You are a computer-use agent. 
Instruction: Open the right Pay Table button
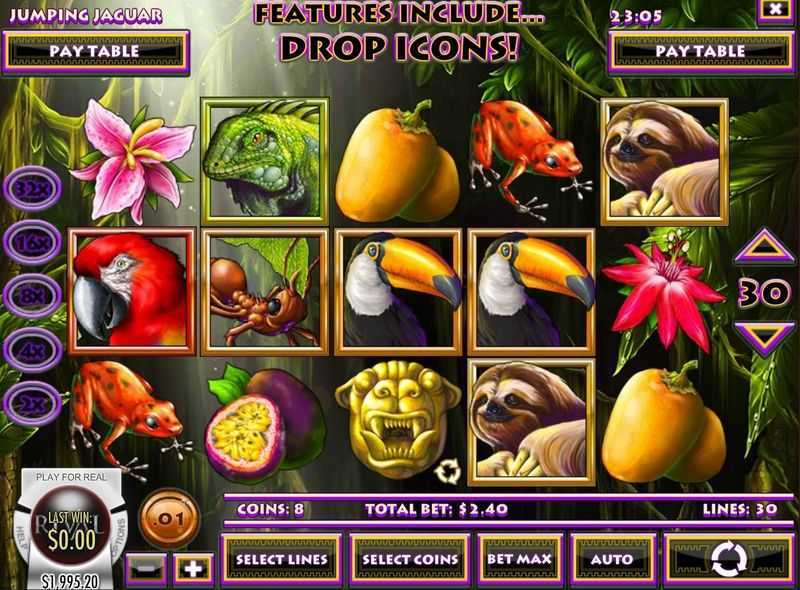(700, 49)
